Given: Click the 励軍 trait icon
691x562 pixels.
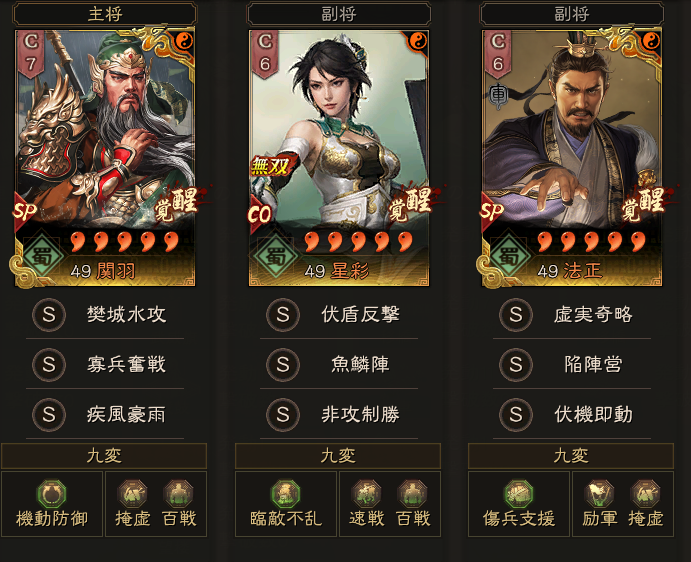Looking at the screenshot, I should click(x=600, y=493).
